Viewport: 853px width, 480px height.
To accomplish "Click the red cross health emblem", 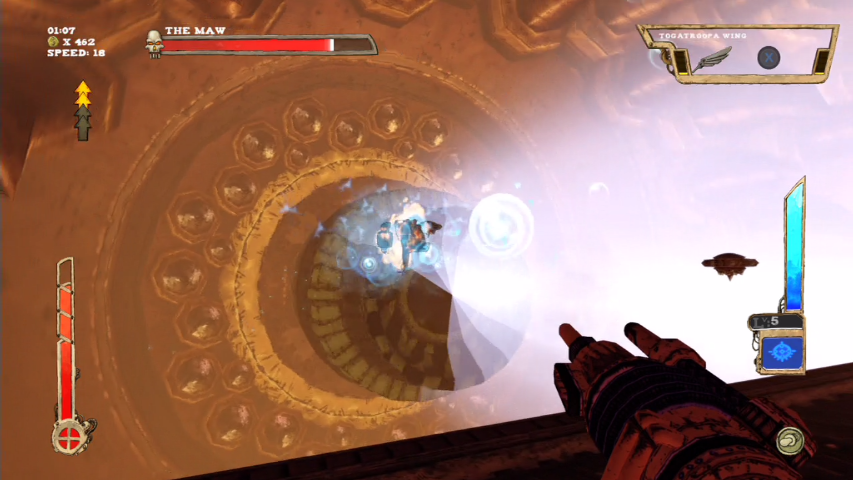I will (x=69, y=437).
